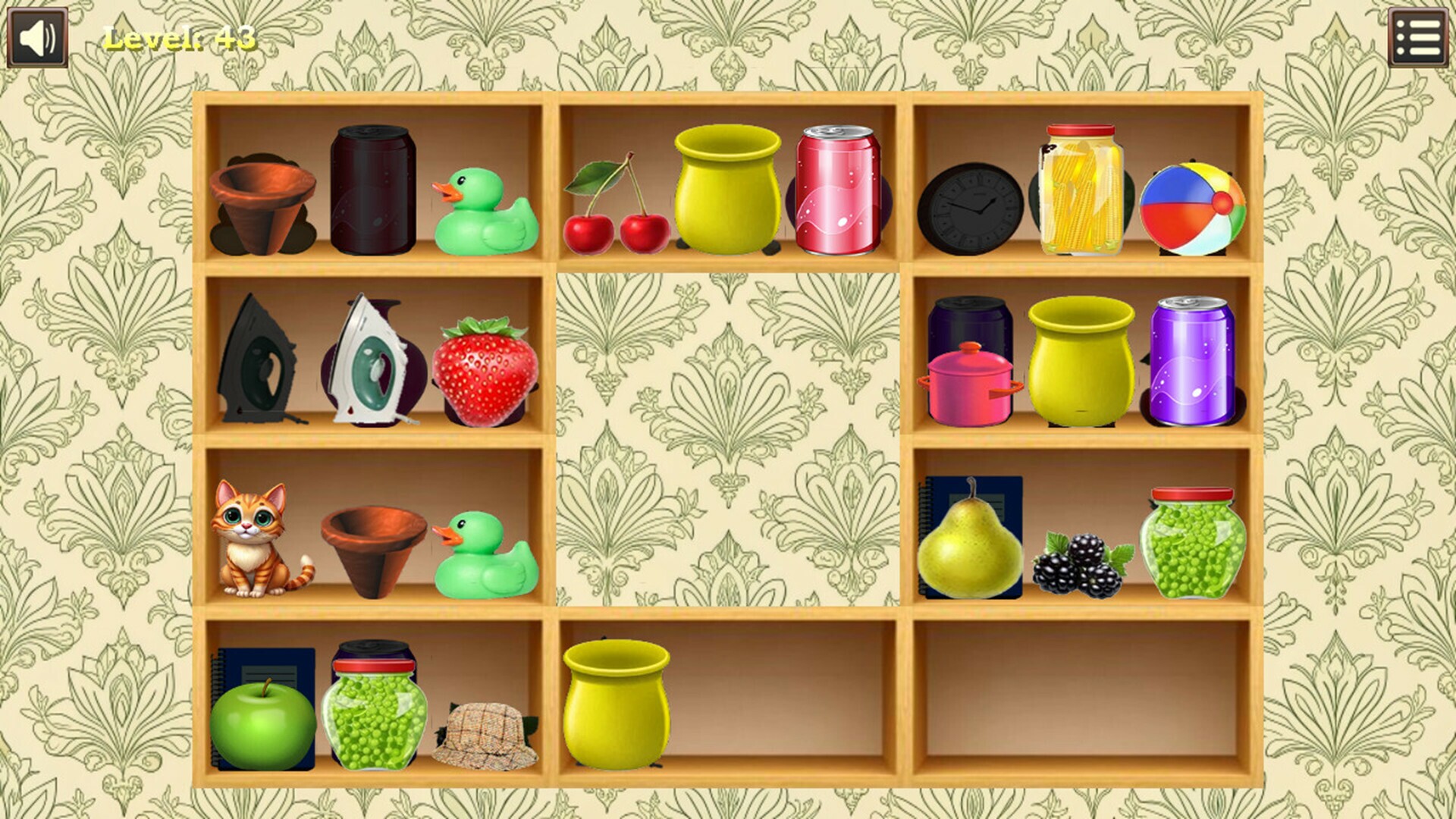Choose the jar of corn
The image size is (1456, 819).
1081,190
